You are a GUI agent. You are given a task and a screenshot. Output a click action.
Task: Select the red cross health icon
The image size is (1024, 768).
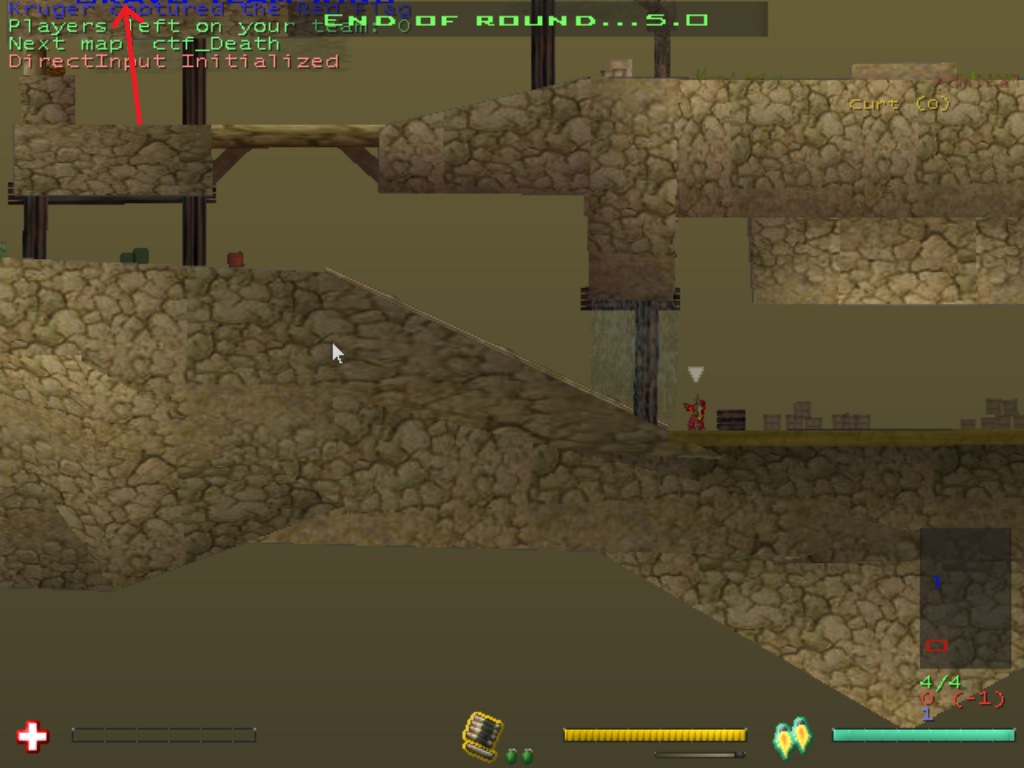click(32, 737)
